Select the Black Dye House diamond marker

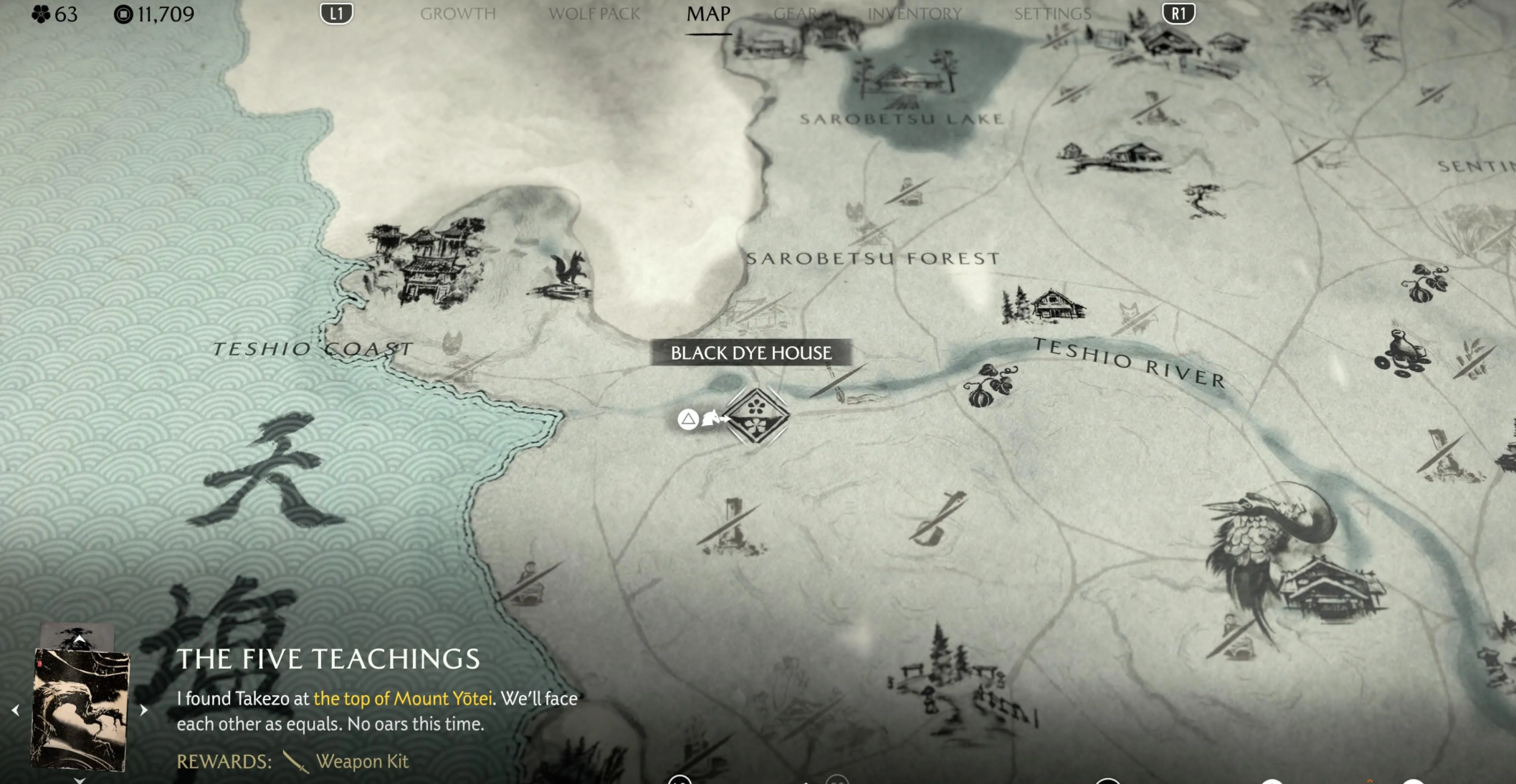point(756,416)
